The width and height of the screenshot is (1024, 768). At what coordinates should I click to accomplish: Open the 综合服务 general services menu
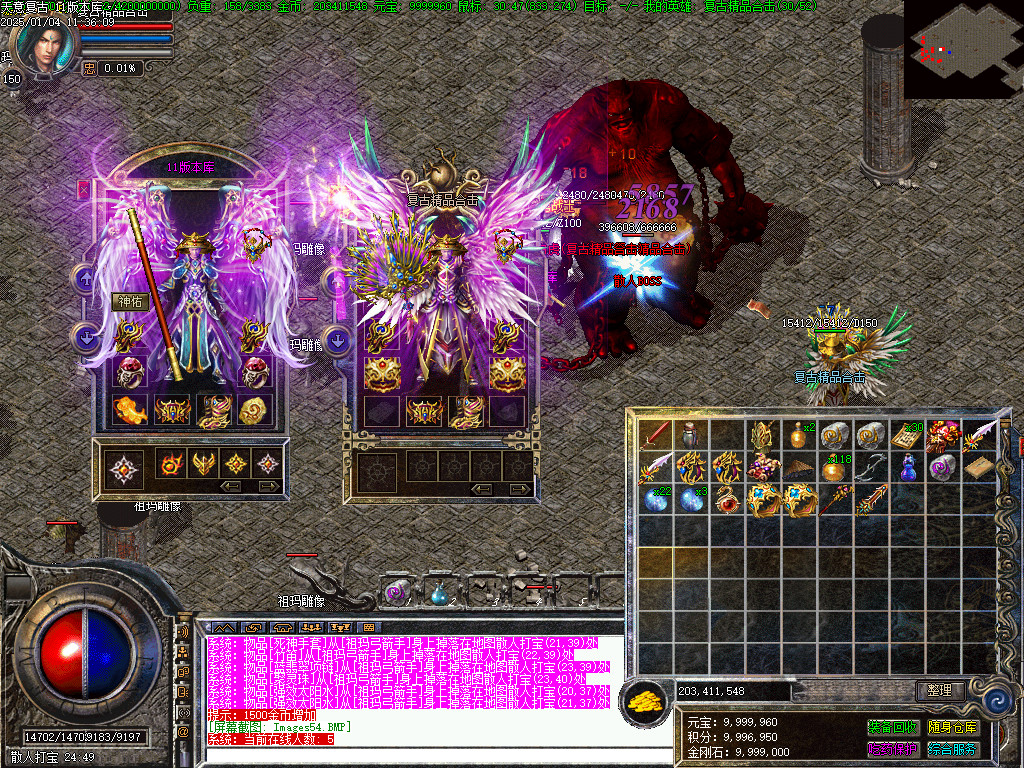[953, 749]
